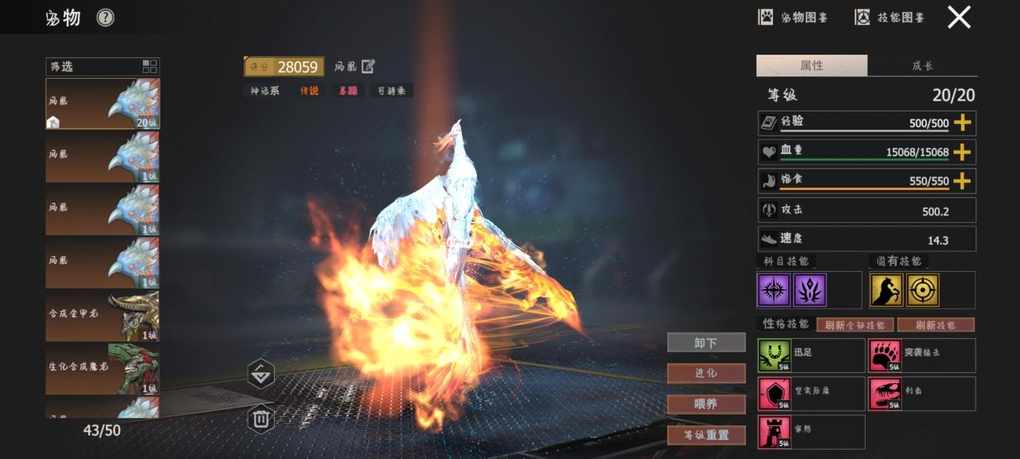Select the 属性 attributes tab
Viewport: 1020px width, 459px height.
[x=811, y=66]
